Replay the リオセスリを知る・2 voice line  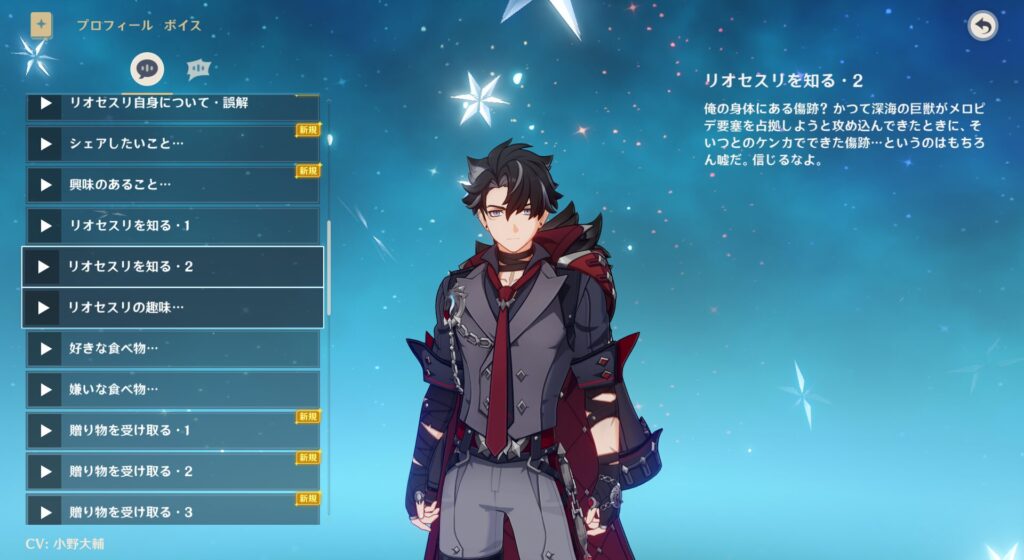(43, 267)
